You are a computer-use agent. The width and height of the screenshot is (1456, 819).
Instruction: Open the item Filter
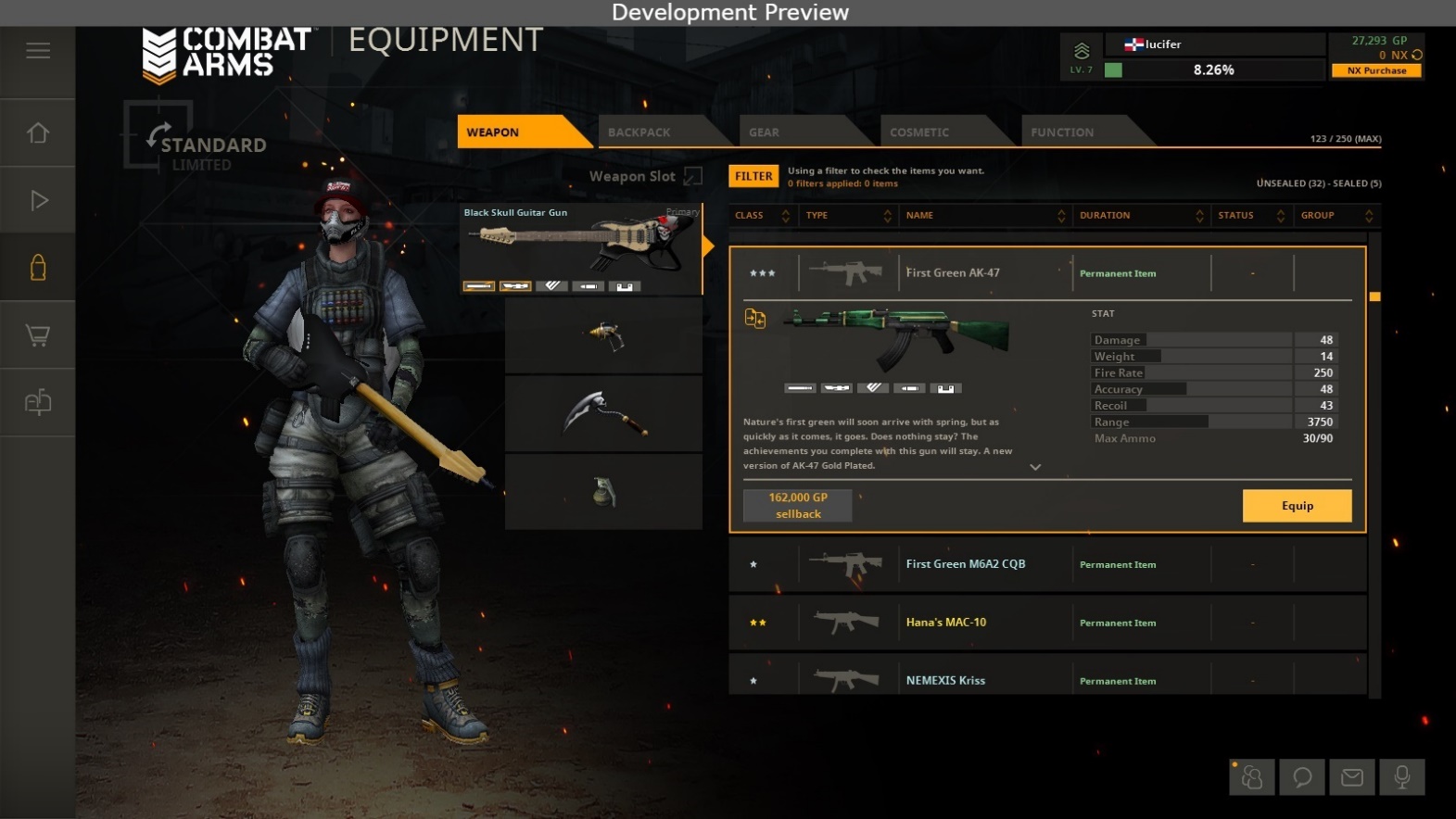point(753,176)
